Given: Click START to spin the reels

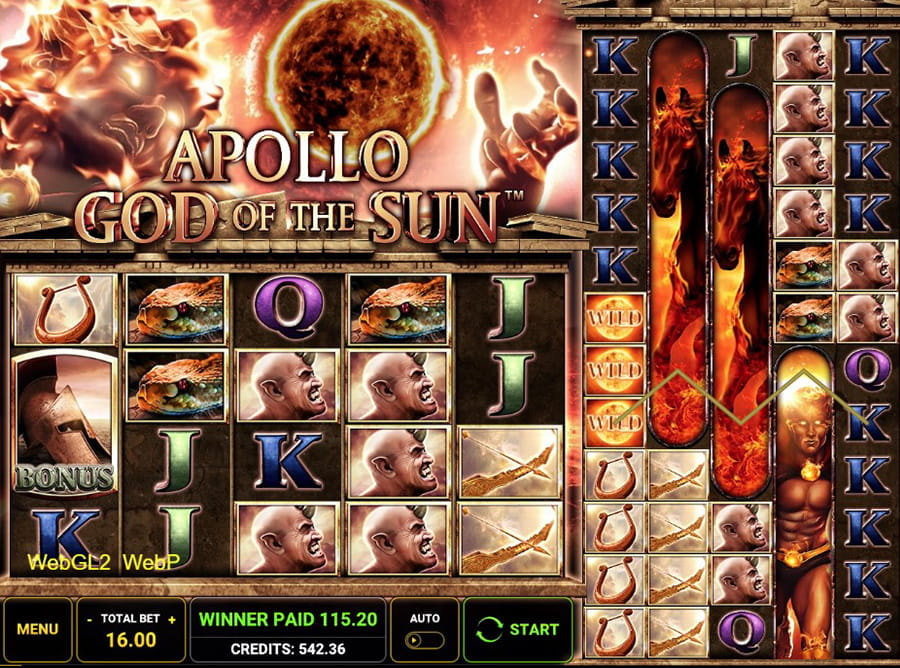Looking at the screenshot, I should tap(518, 630).
